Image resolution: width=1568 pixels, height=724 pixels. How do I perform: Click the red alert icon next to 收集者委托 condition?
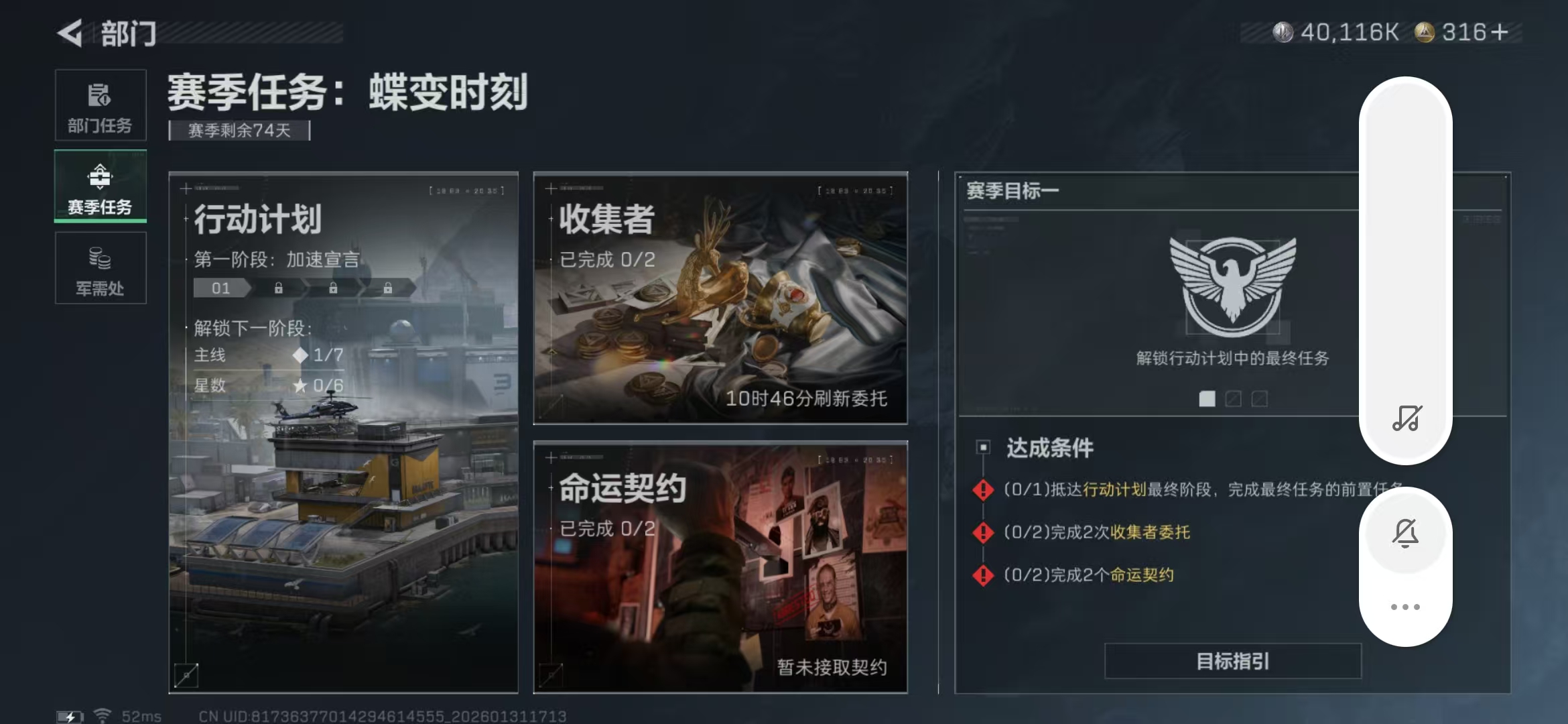tap(982, 533)
